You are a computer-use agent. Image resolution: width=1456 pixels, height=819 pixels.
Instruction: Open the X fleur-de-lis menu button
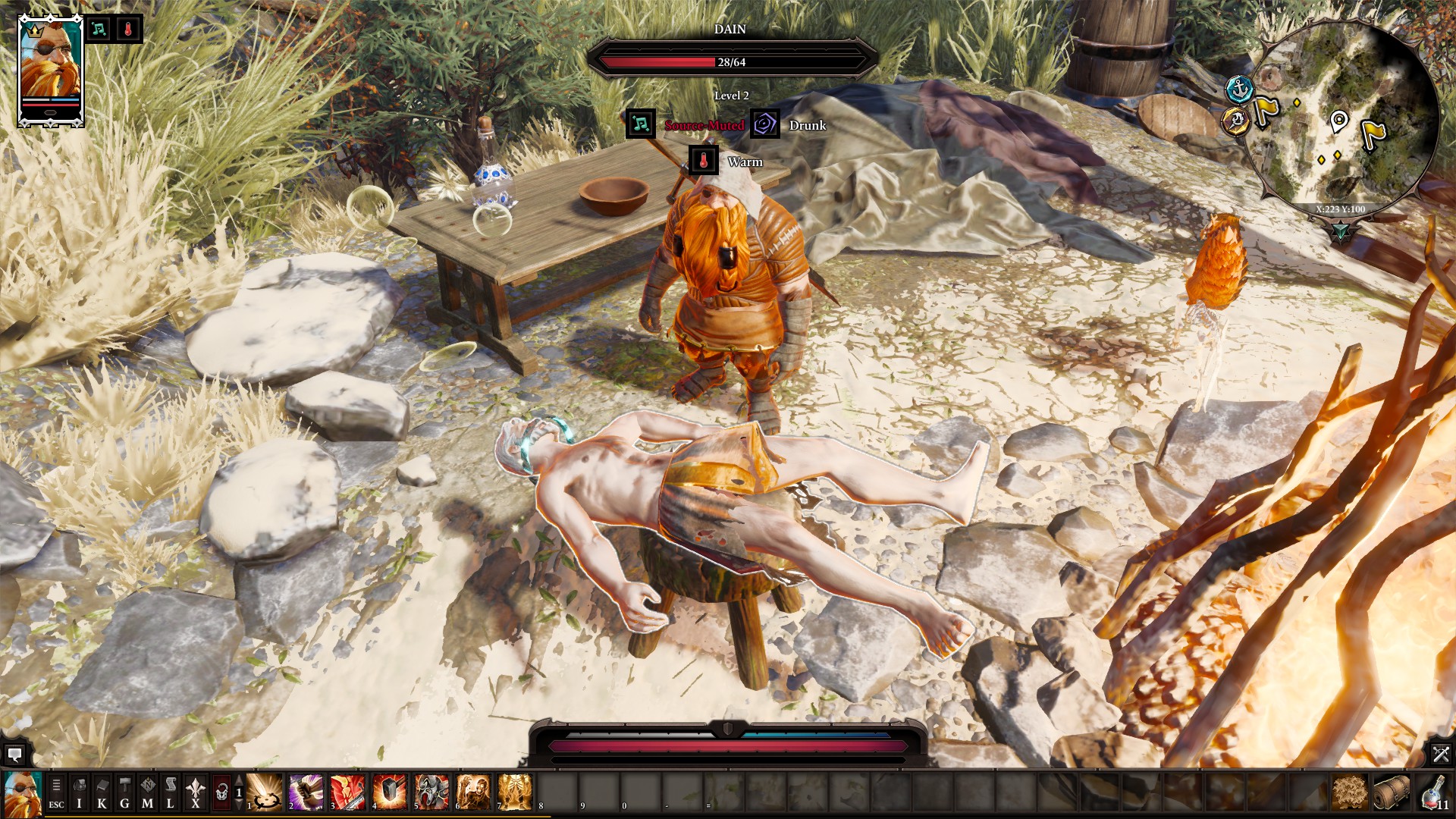196,793
